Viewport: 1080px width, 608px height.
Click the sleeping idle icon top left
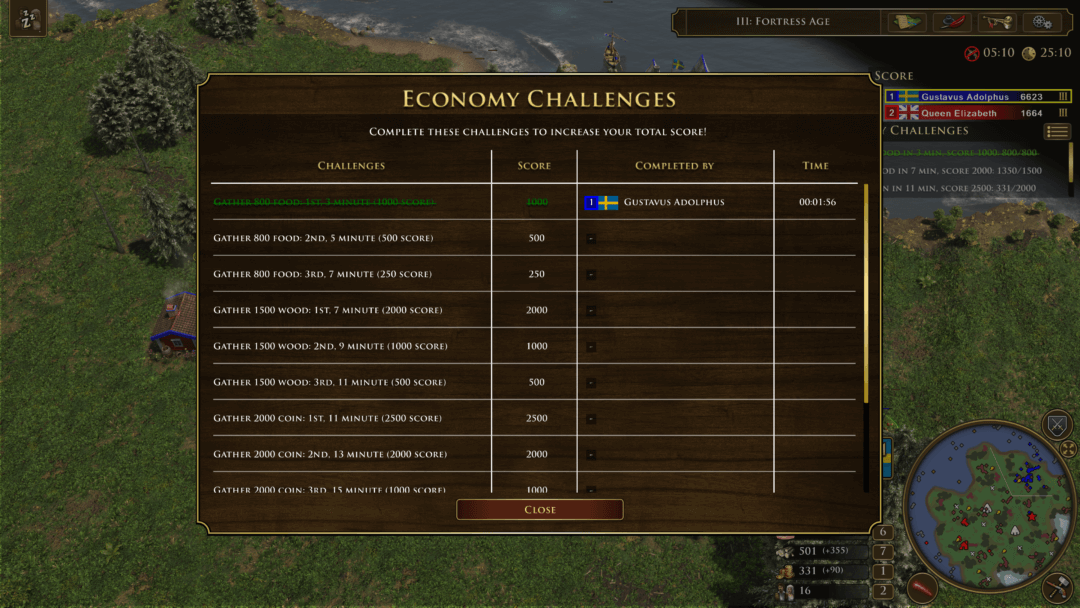pyautogui.click(x=27, y=21)
